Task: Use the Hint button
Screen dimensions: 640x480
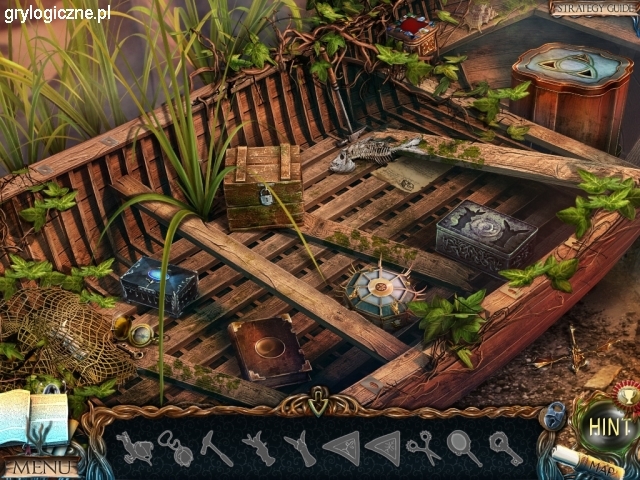Action: [609, 427]
